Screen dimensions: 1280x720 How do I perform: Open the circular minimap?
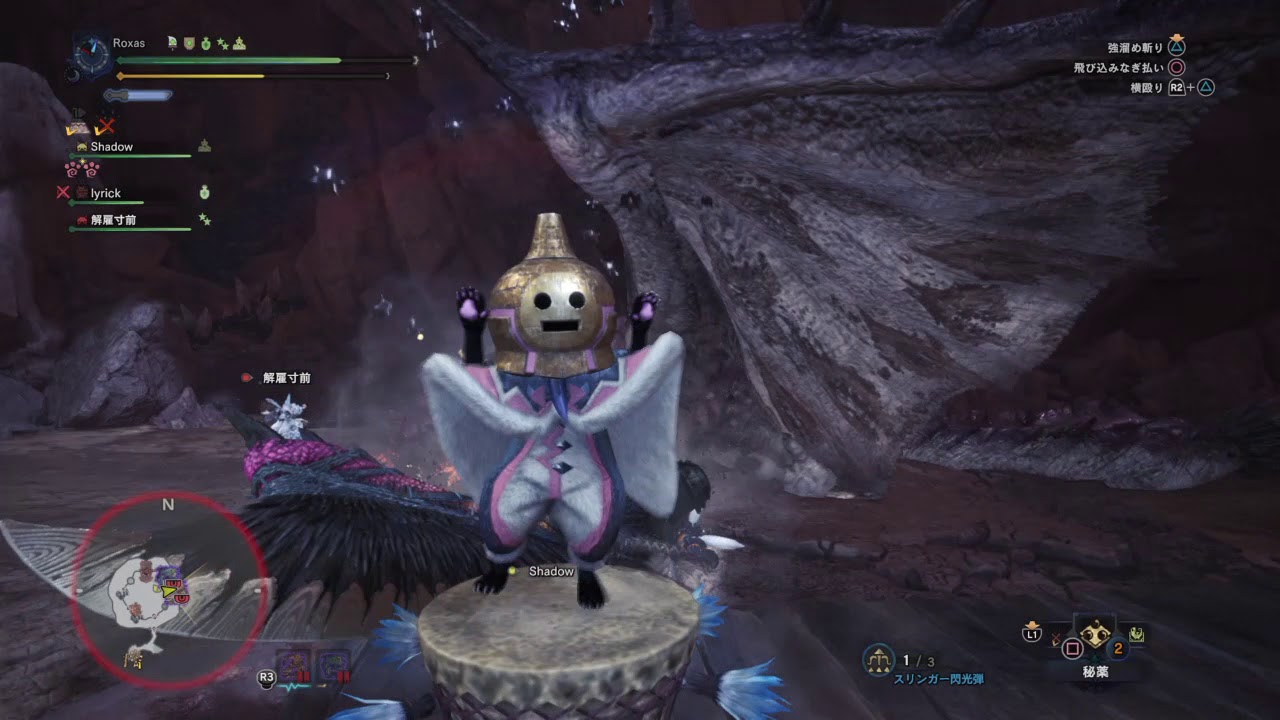pos(168,590)
